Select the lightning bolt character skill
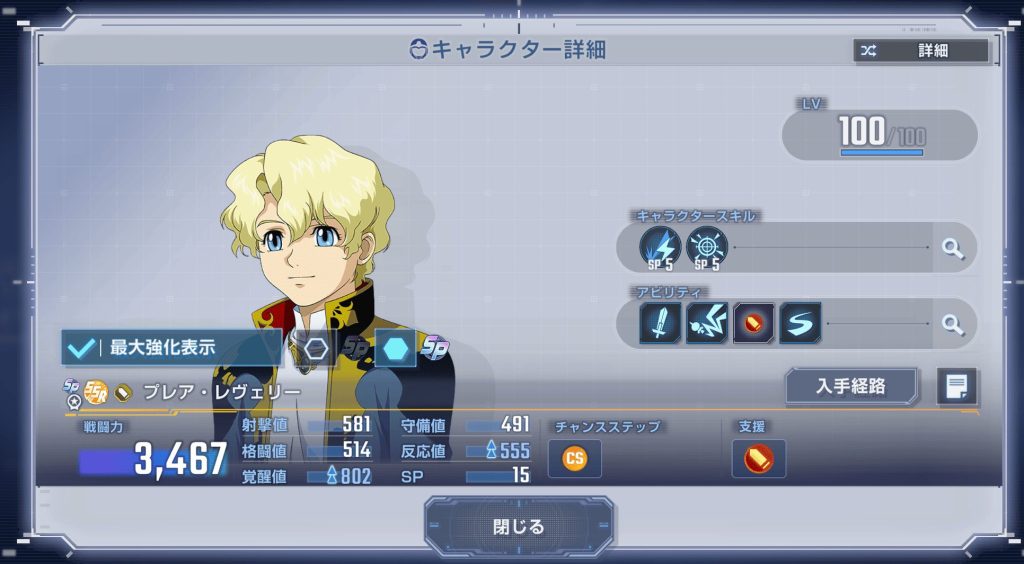1024x564 pixels. click(660, 248)
